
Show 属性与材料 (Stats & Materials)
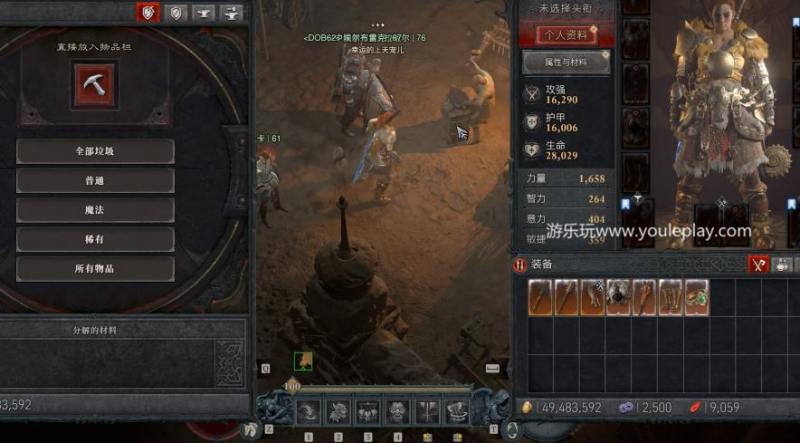[x=566, y=62]
